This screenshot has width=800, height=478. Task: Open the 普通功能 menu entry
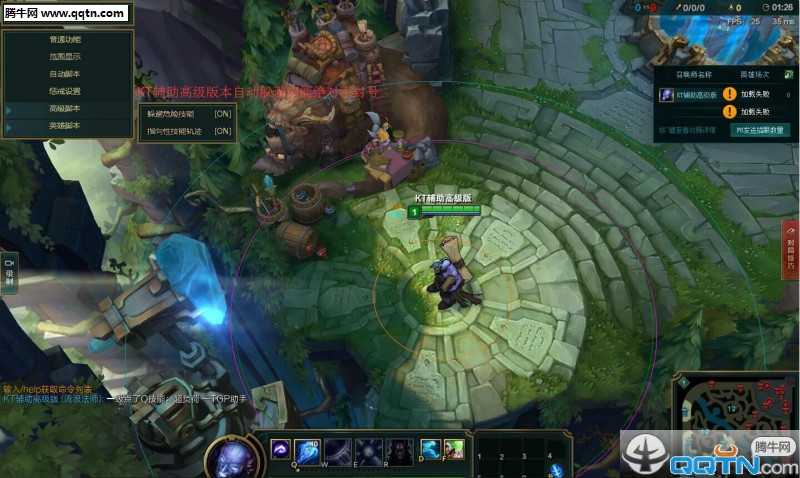(66, 40)
